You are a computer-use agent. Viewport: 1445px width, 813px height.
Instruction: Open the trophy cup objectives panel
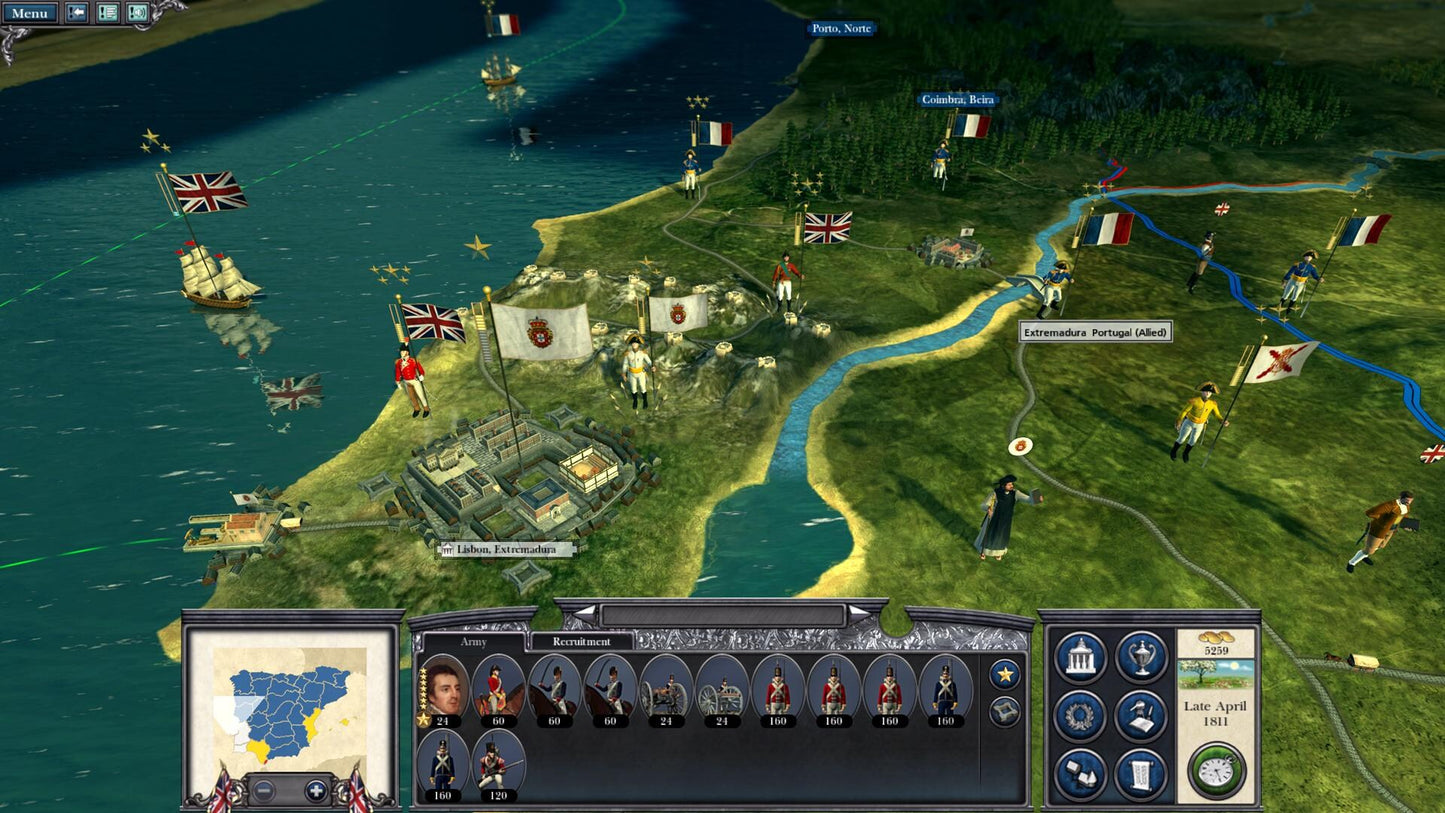point(1141,657)
